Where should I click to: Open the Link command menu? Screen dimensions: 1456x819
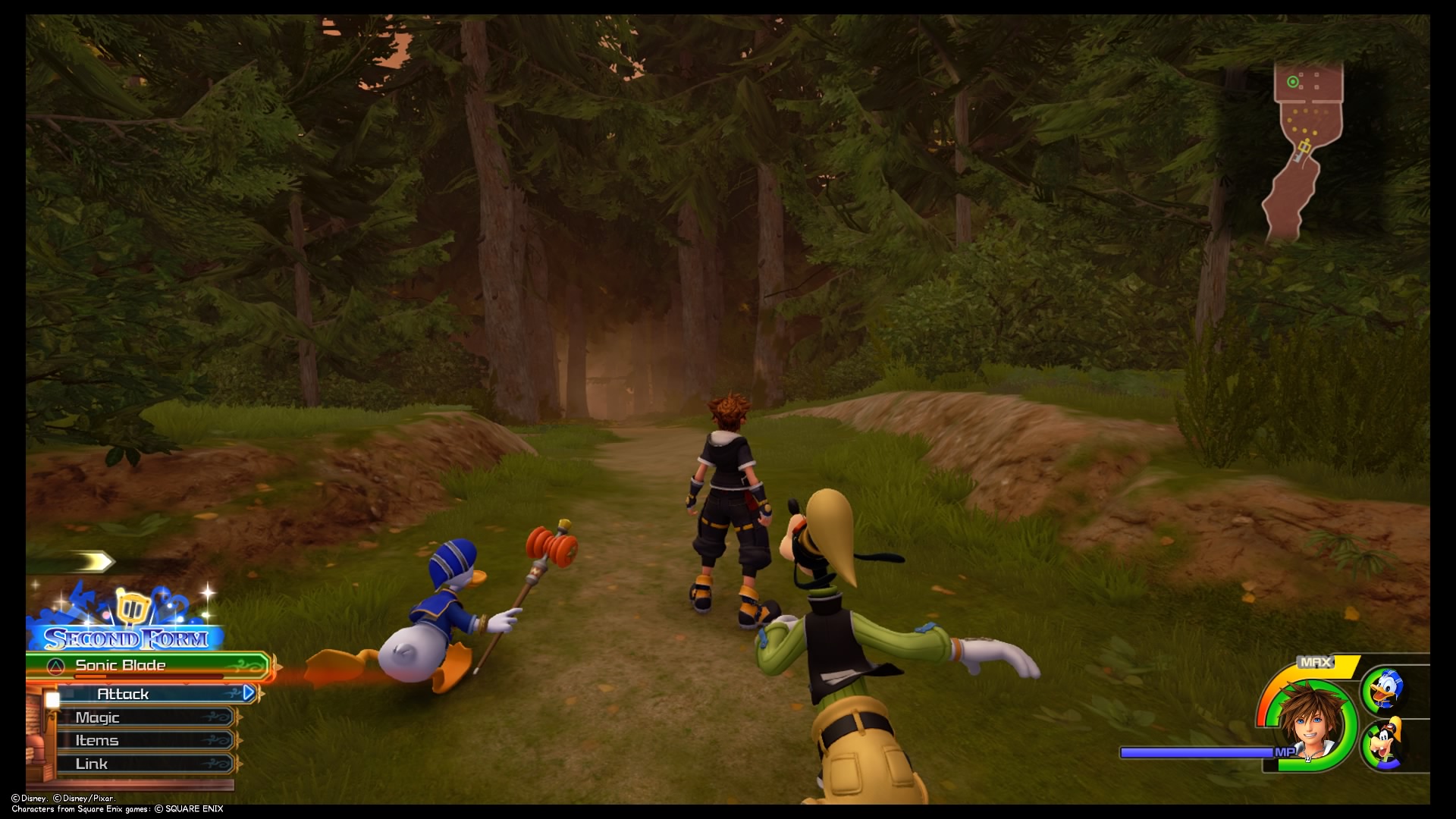point(92,764)
